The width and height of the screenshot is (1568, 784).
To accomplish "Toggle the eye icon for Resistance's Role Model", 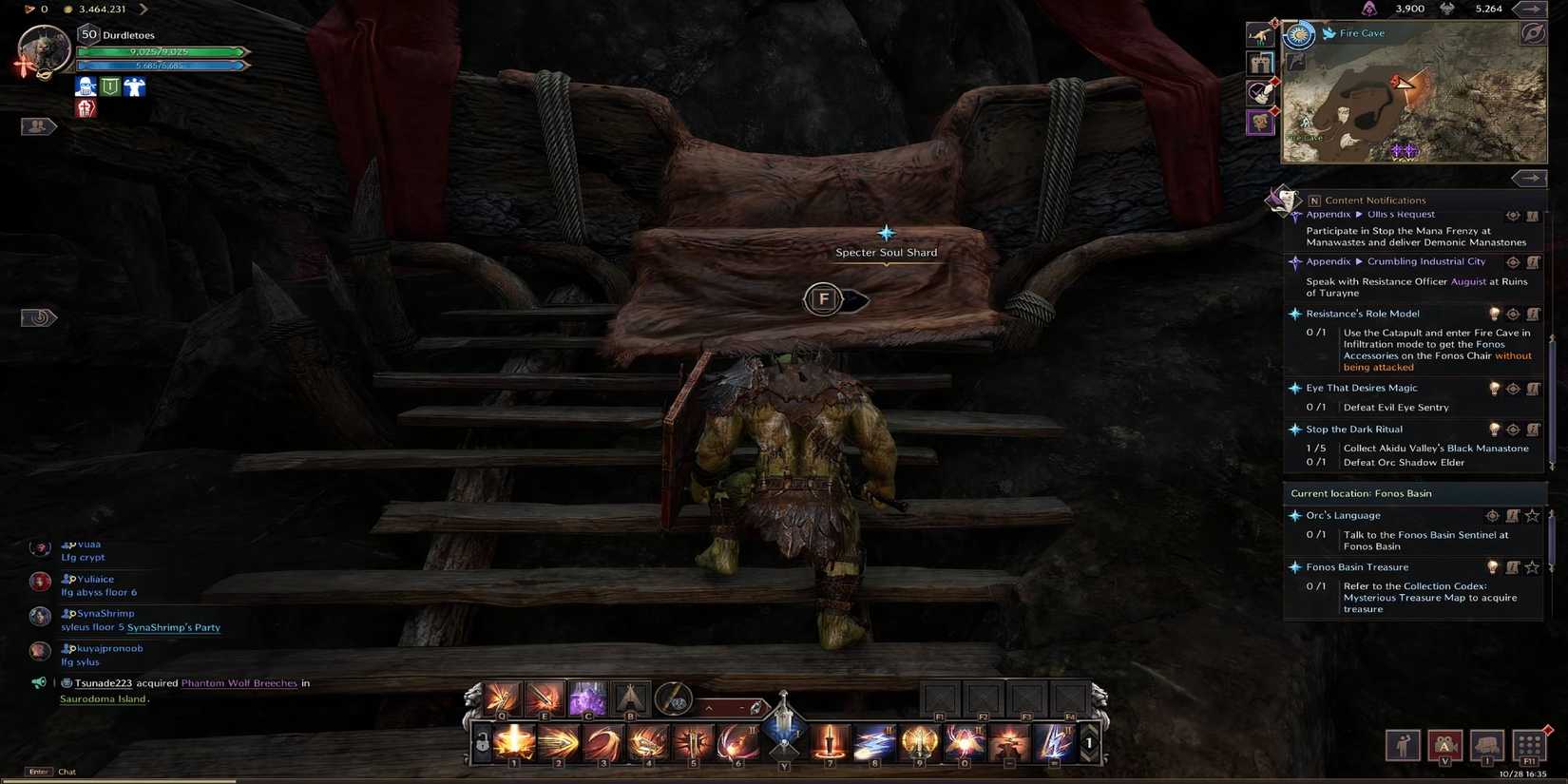I will point(1514,314).
